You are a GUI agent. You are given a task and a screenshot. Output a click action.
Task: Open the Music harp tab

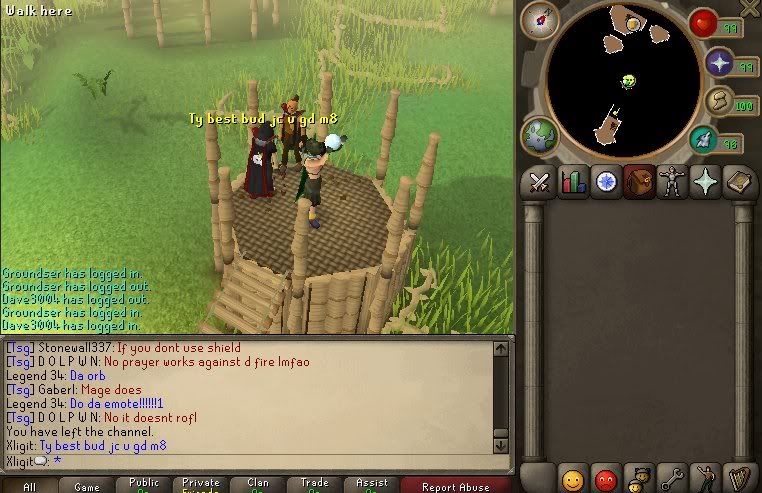click(x=738, y=478)
